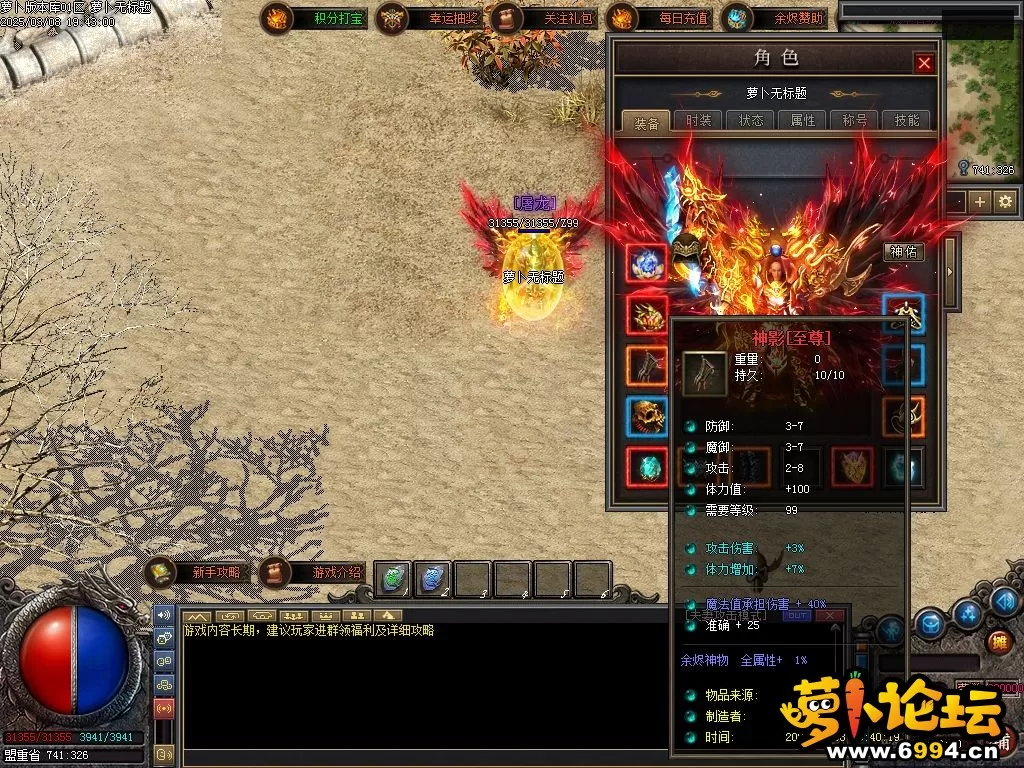View the 技能 skills tab
Viewport: 1024px width, 768px height.
point(907,120)
